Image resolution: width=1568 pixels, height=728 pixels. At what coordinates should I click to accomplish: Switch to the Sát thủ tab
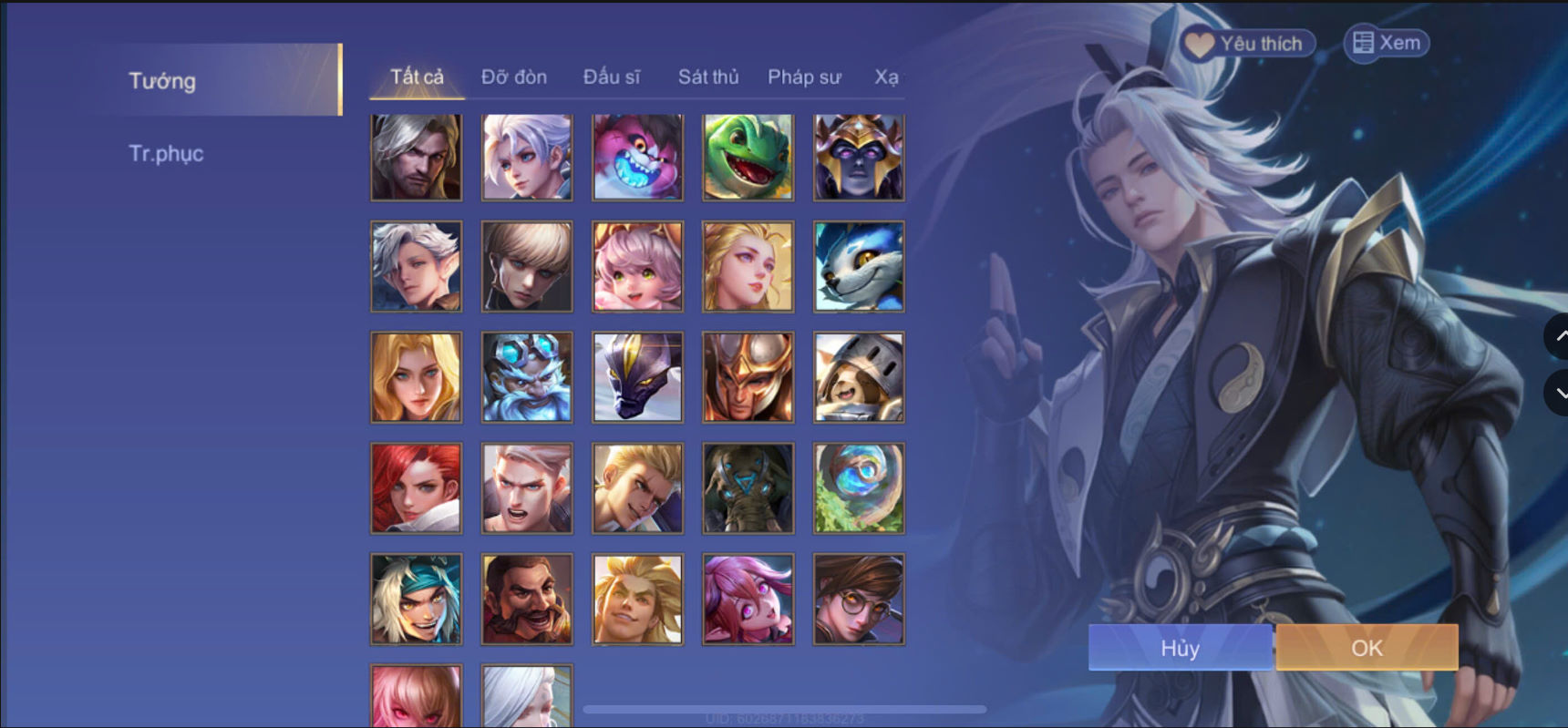[x=708, y=77]
